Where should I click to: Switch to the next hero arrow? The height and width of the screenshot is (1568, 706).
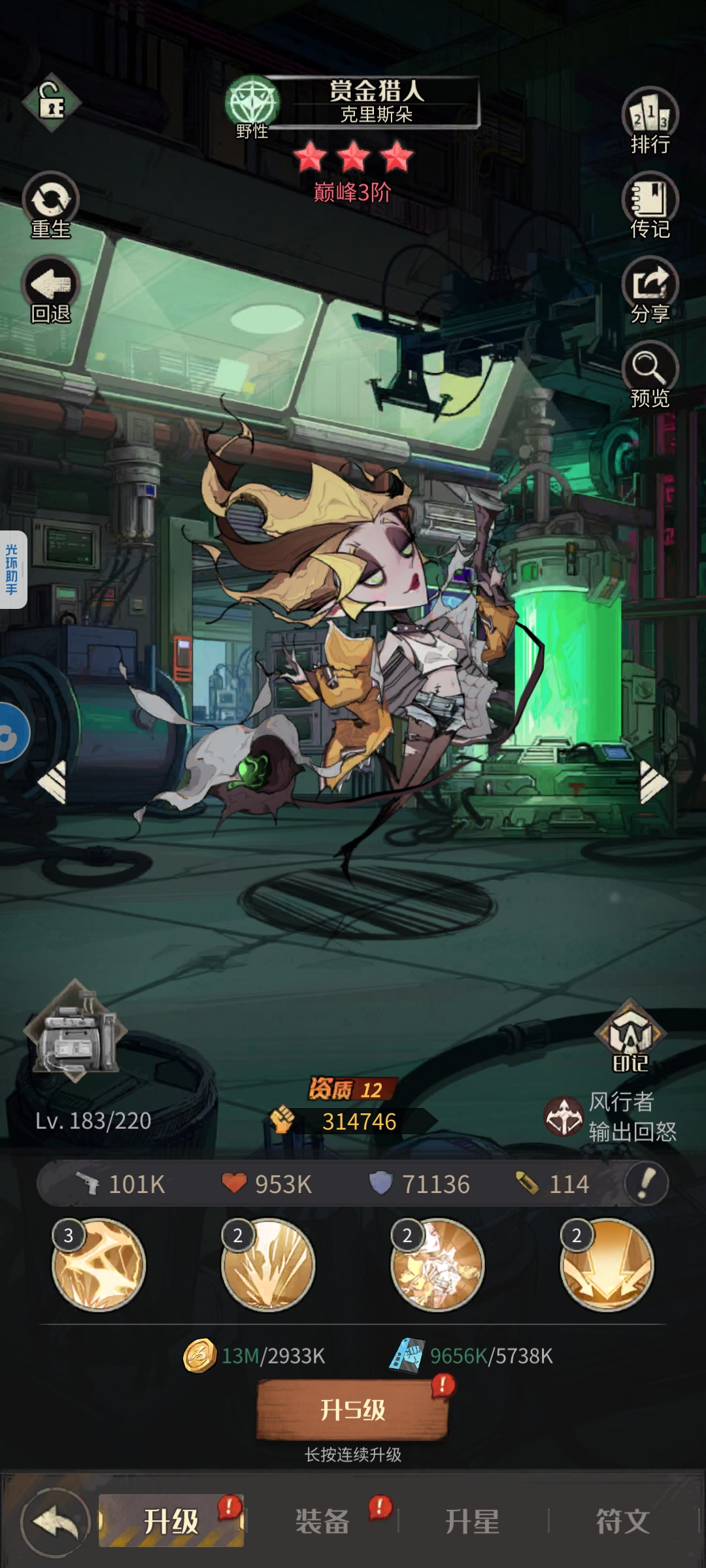click(x=652, y=781)
